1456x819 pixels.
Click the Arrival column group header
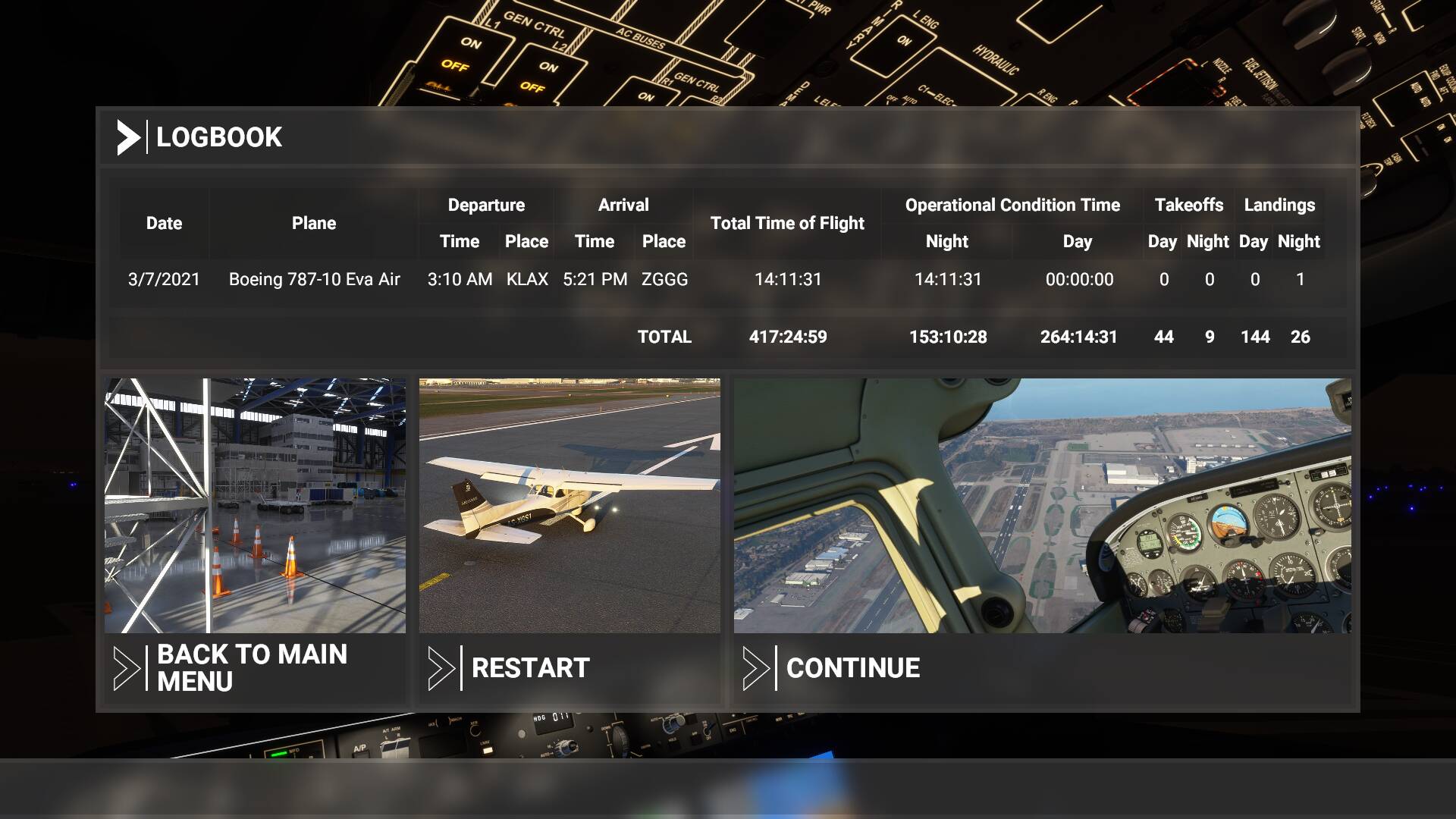622,205
